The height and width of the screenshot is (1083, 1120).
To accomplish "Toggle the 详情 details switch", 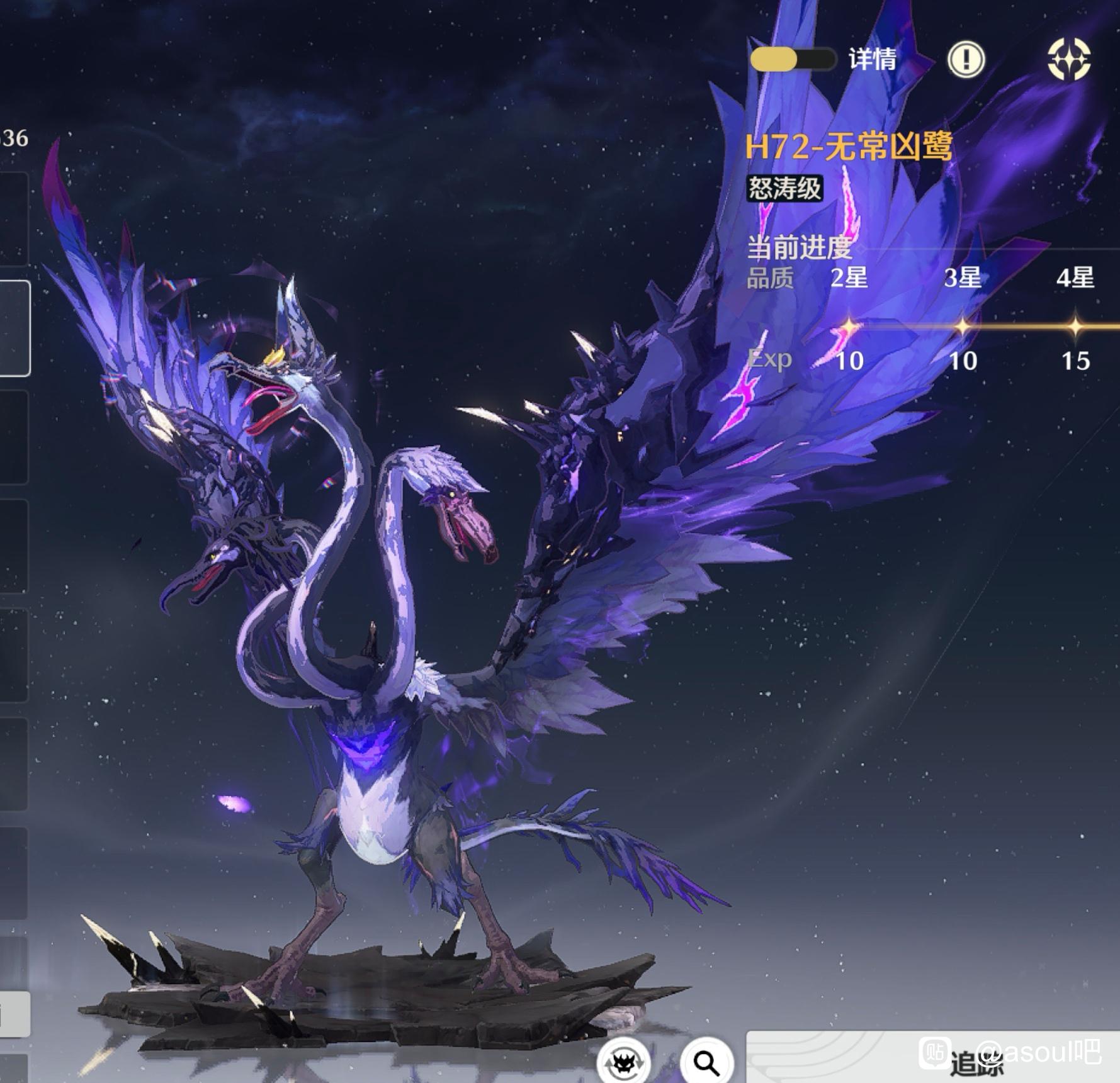I will tap(793, 59).
